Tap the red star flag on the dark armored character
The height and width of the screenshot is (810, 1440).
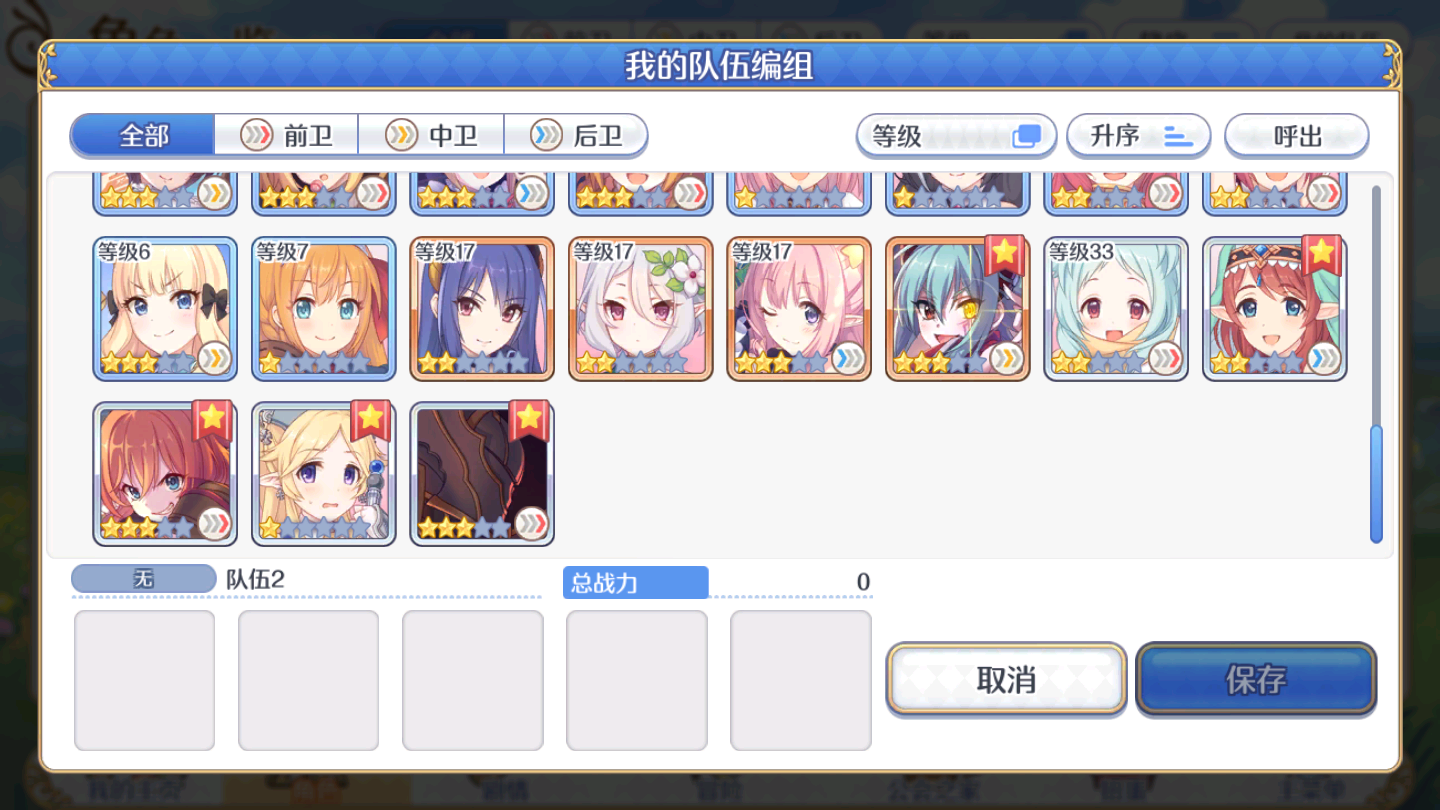point(528,421)
